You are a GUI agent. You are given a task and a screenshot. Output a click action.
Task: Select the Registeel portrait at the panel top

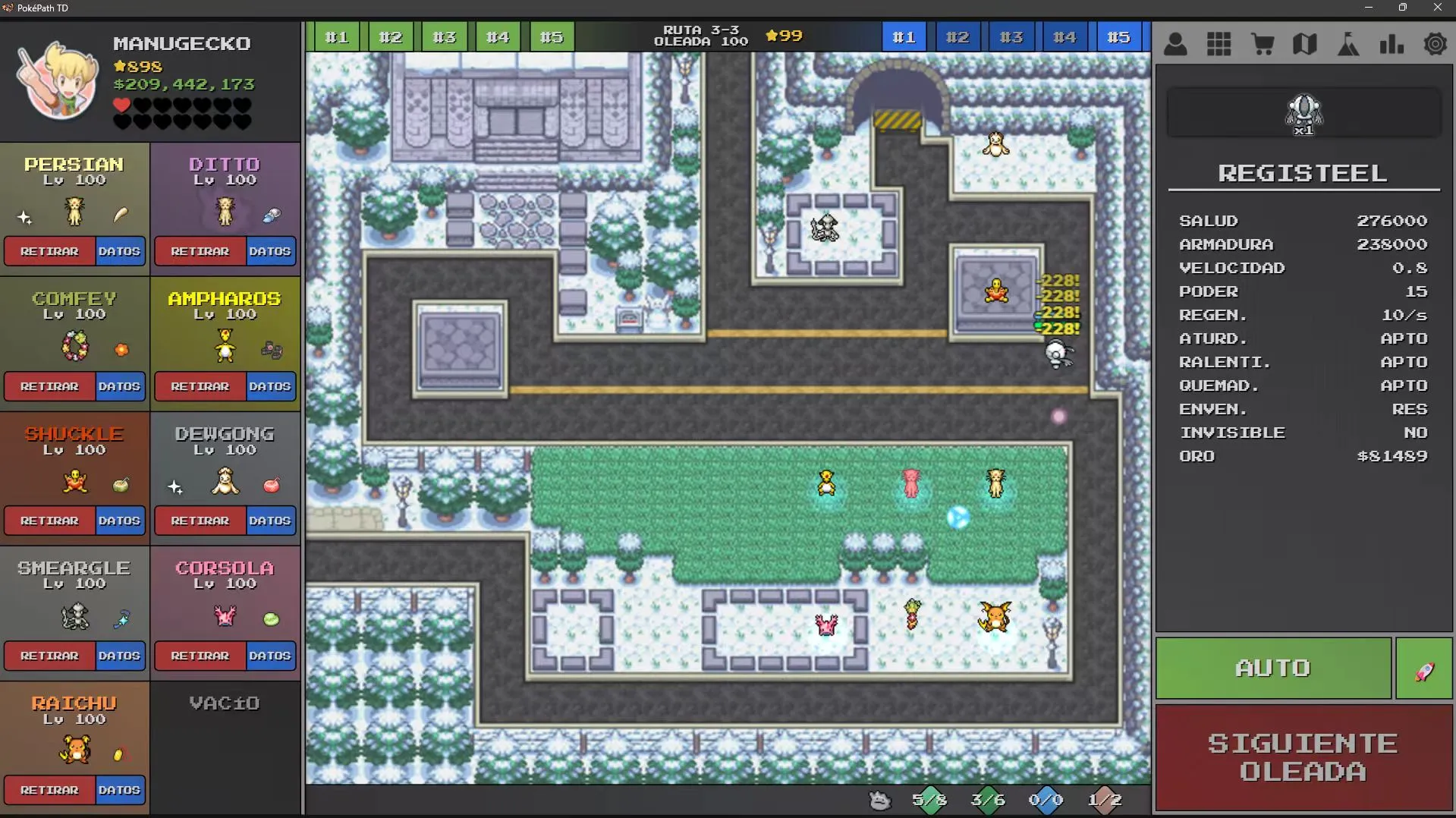click(x=1302, y=112)
